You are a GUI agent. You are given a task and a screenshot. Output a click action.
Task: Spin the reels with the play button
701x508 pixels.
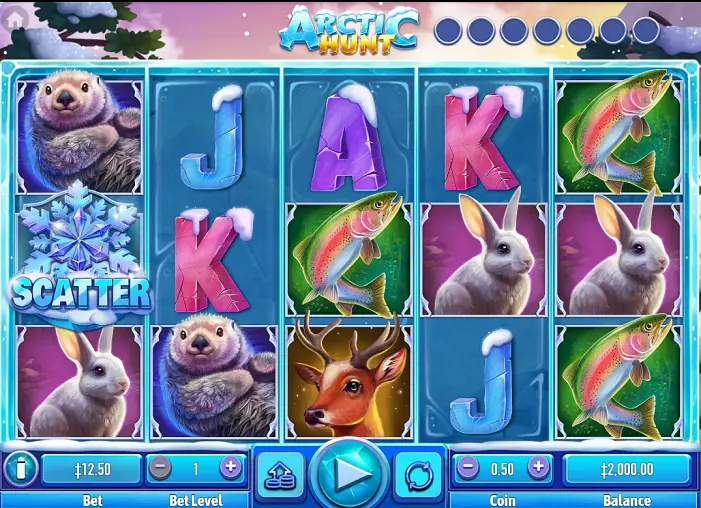[x=349, y=474]
